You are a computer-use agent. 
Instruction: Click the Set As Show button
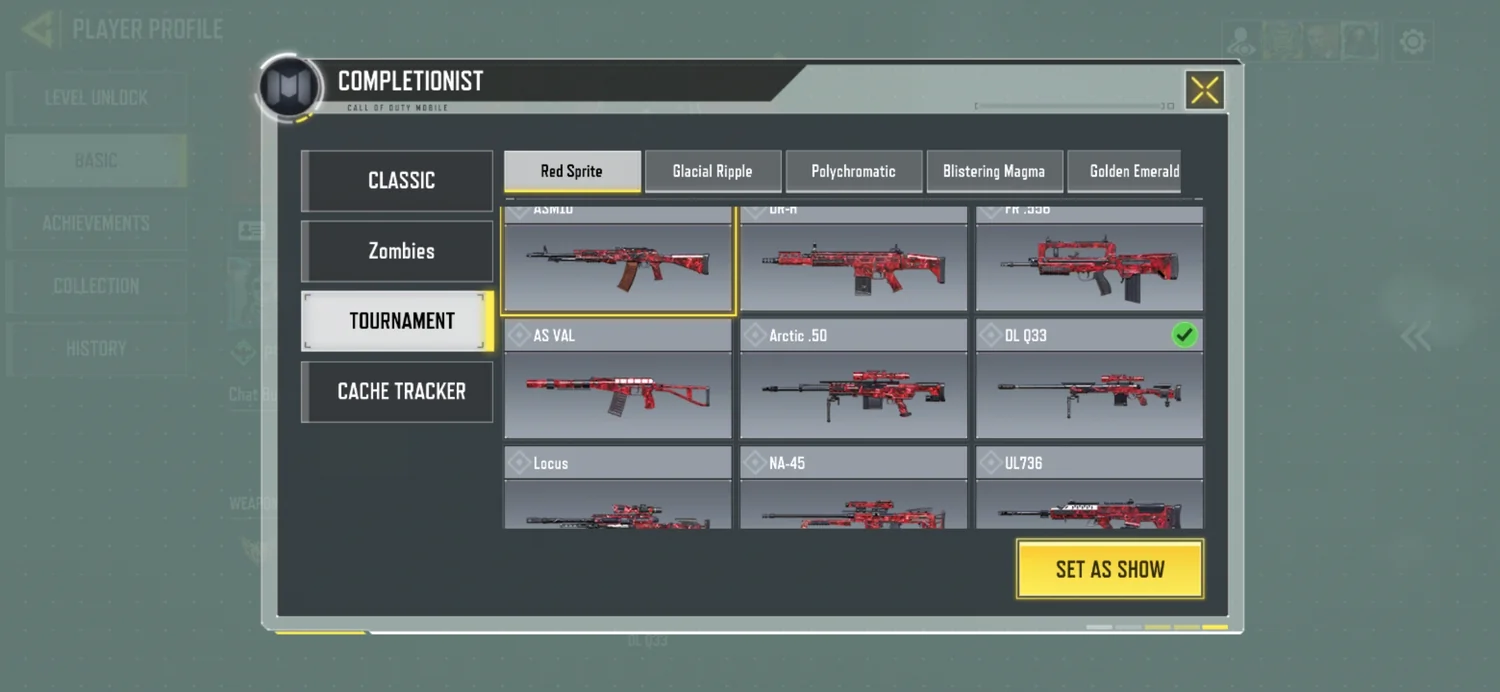[x=1110, y=569]
